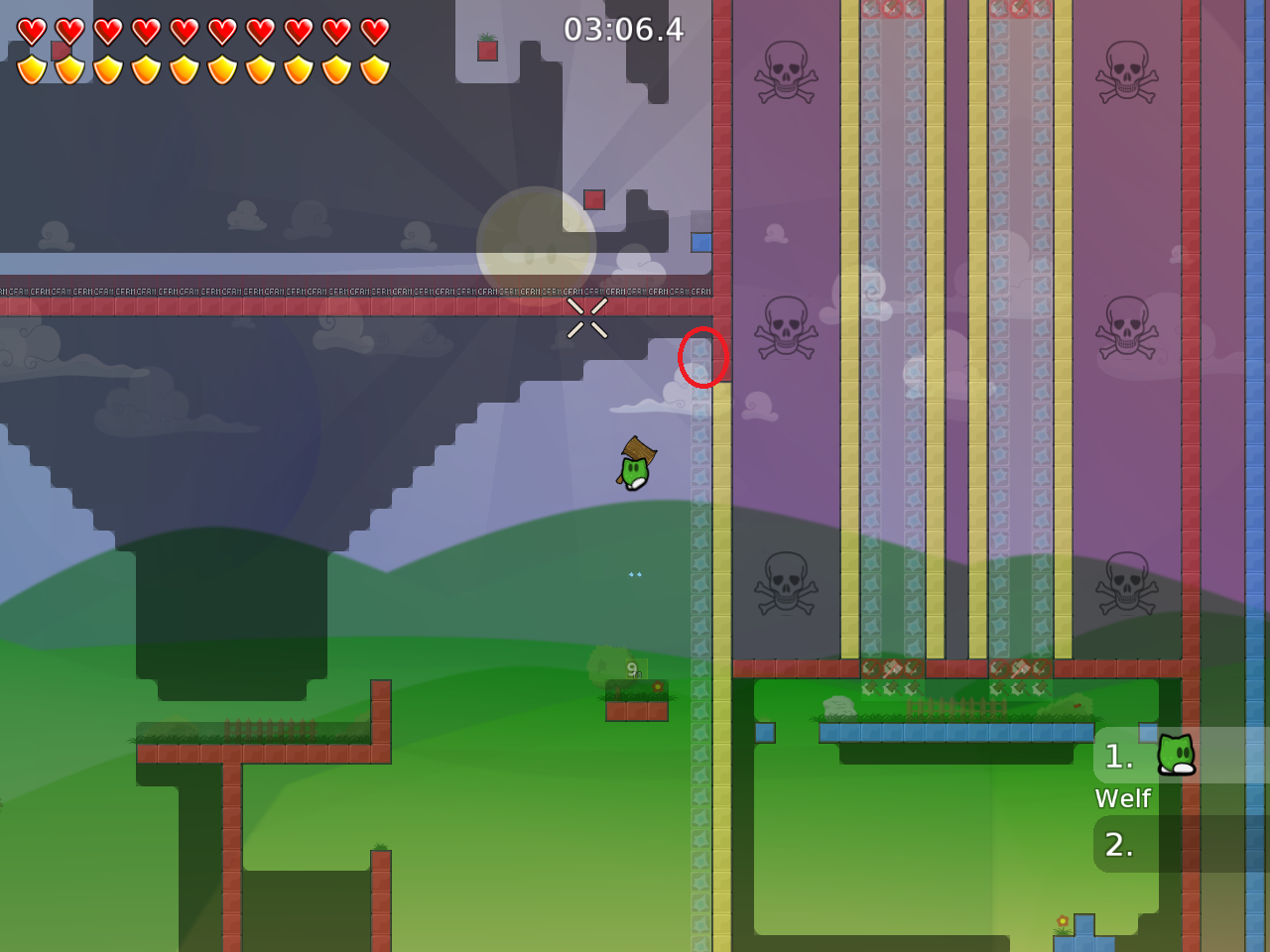This screenshot has width=1270, height=952.
Task: Click the red-circled opening in the wall
Action: click(704, 360)
